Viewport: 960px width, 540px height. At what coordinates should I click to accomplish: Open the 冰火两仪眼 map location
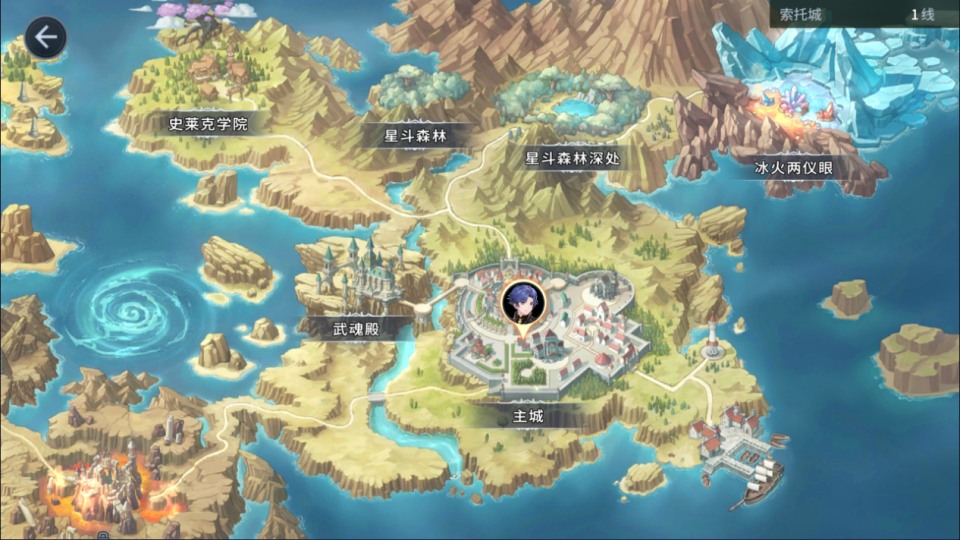click(x=793, y=167)
